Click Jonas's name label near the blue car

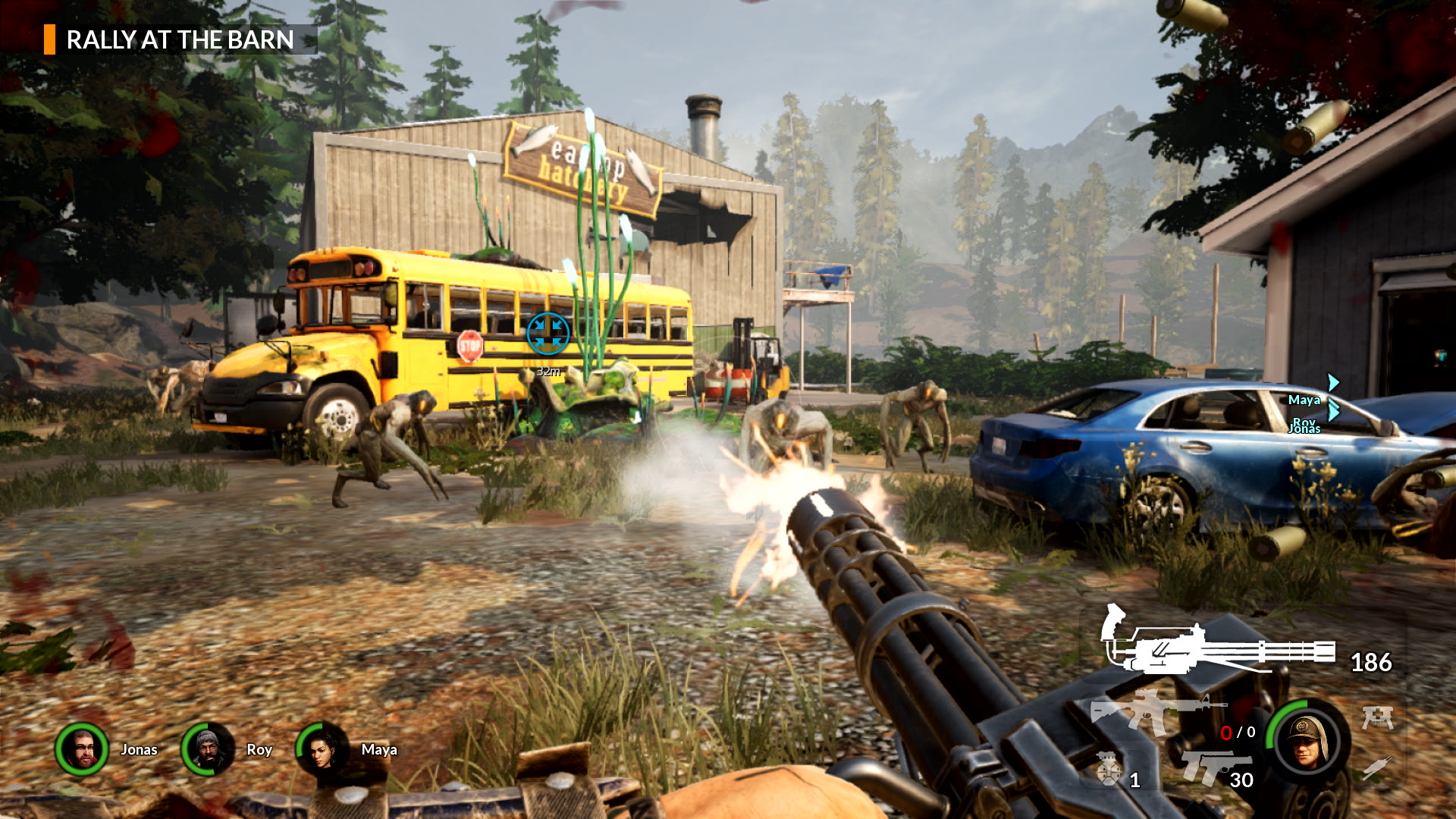tap(1304, 429)
